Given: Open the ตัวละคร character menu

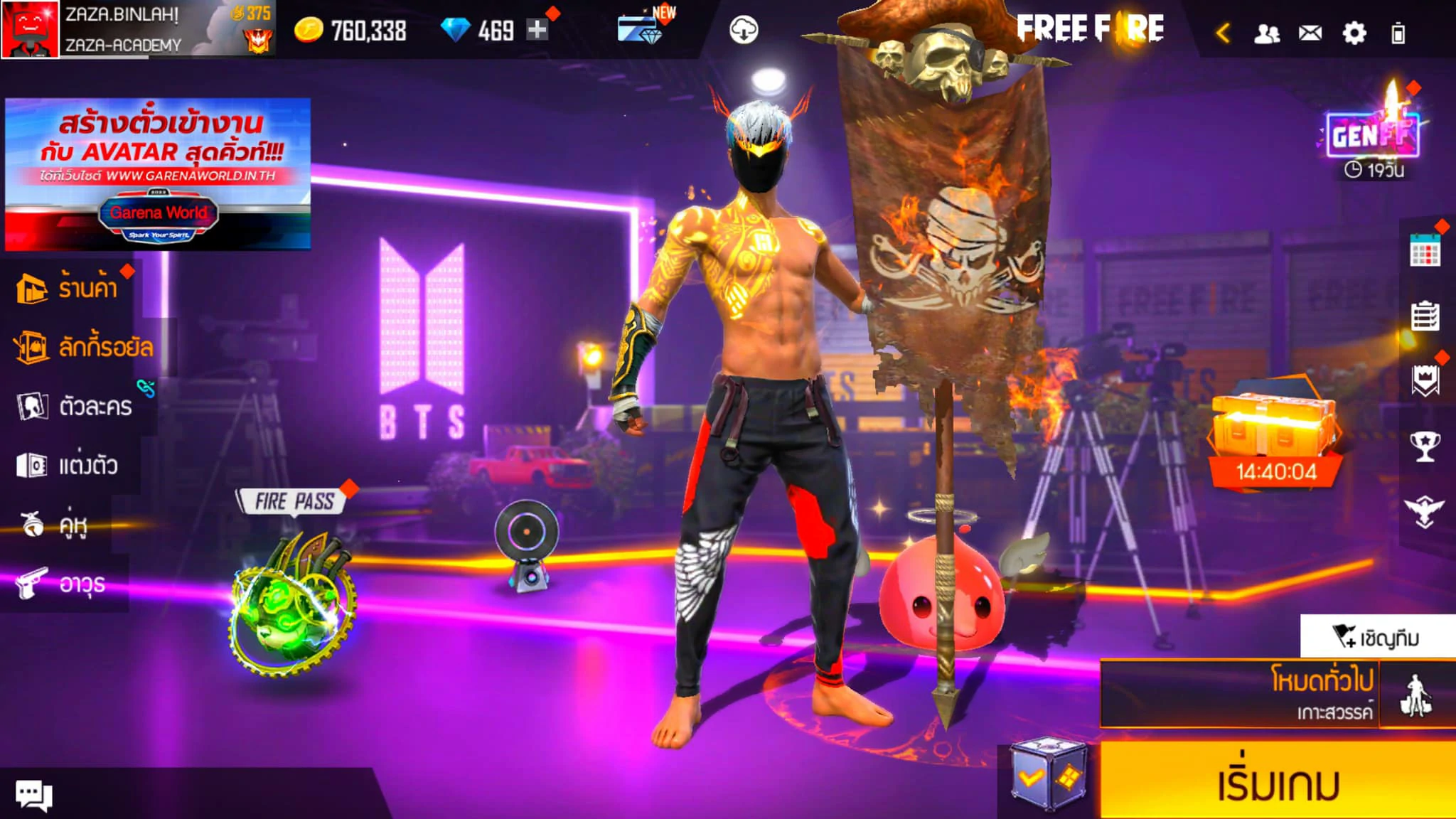Looking at the screenshot, I should [77, 406].
